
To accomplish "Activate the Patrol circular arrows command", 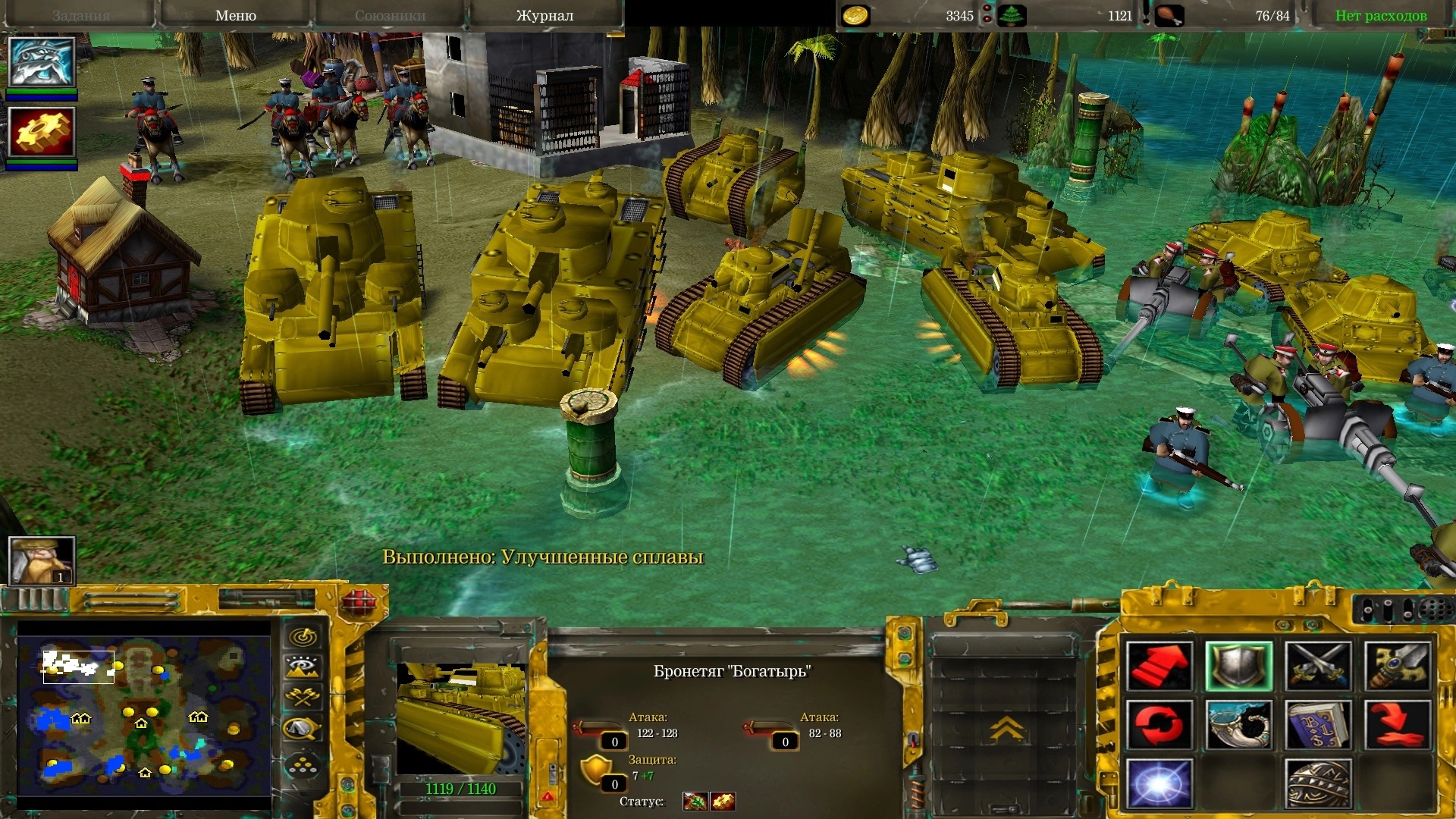I will coord(1159,724).
